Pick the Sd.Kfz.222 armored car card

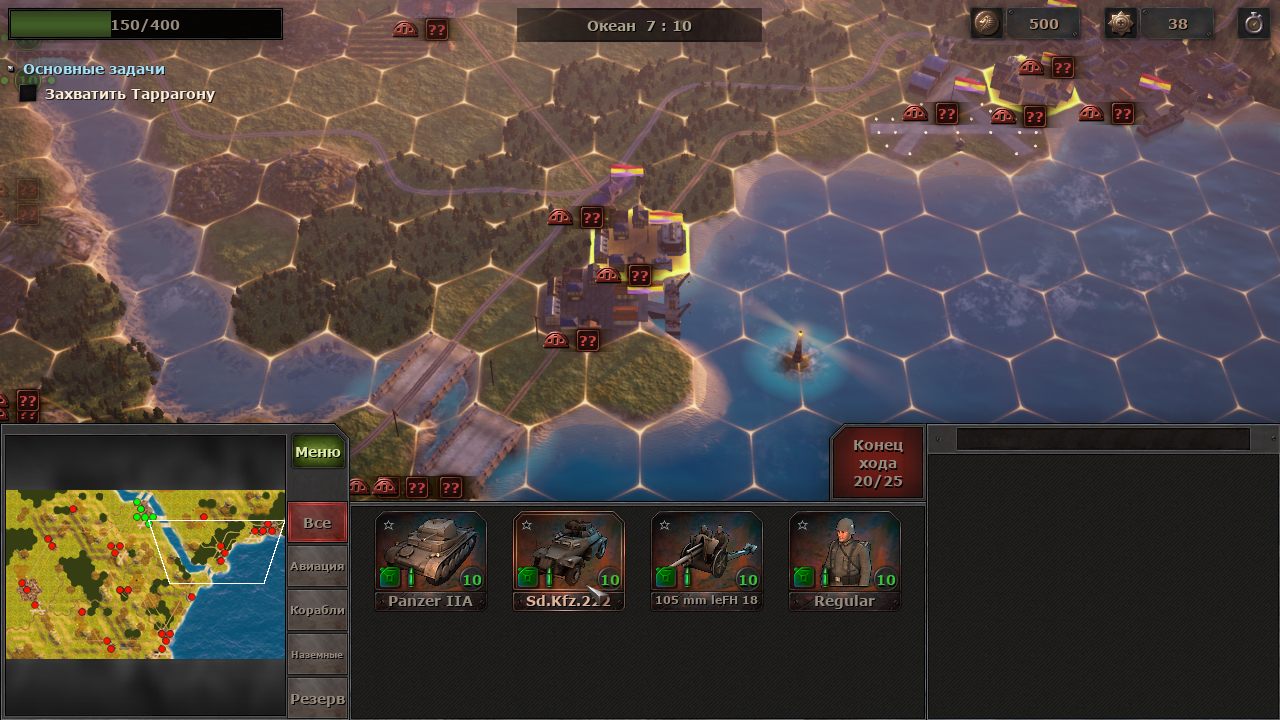[x=569, y=560]
